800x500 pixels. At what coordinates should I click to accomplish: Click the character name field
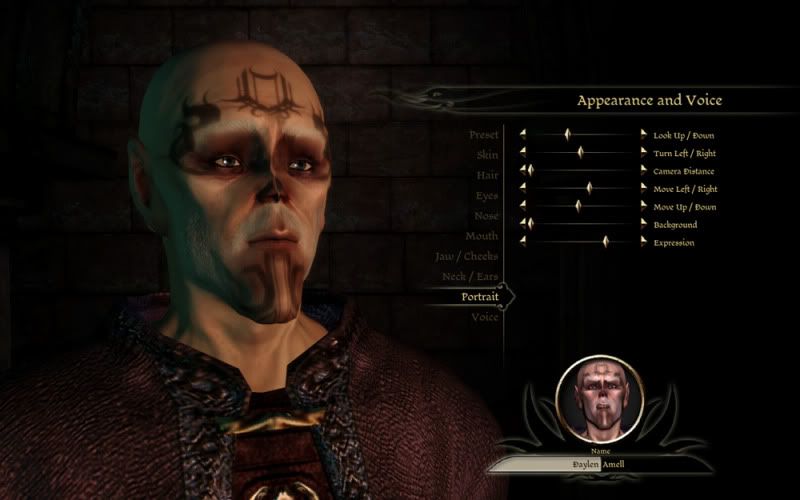click(600, 465)
